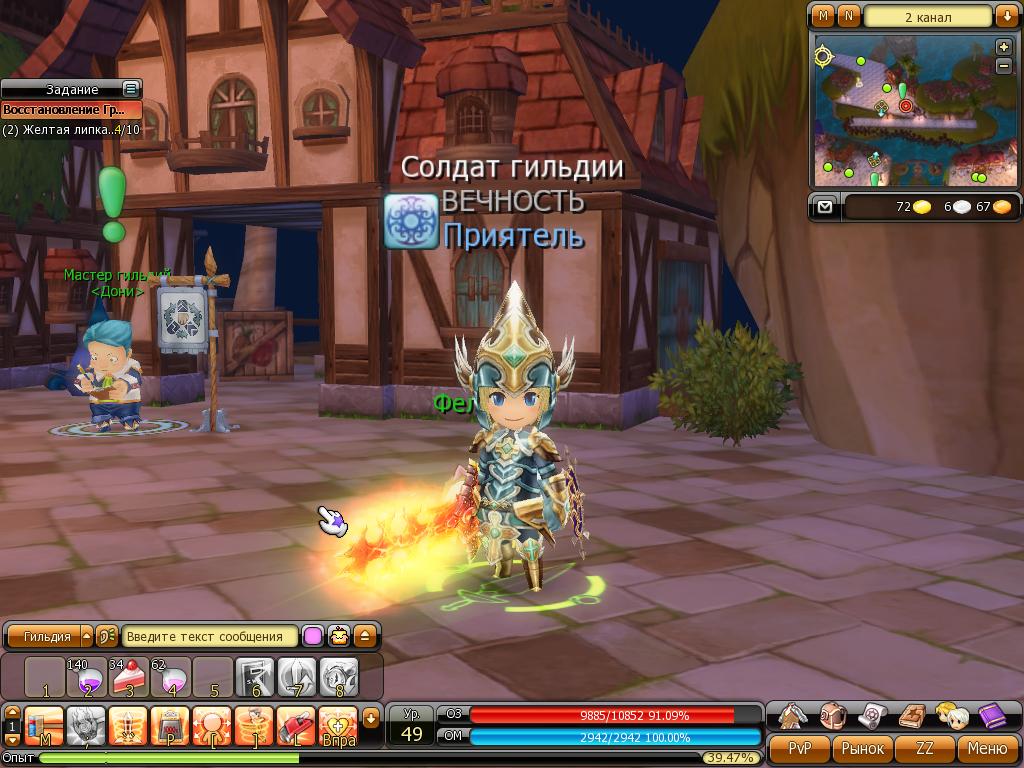
Task: Activate the red wrench skill
Action: tap(295, 724)
